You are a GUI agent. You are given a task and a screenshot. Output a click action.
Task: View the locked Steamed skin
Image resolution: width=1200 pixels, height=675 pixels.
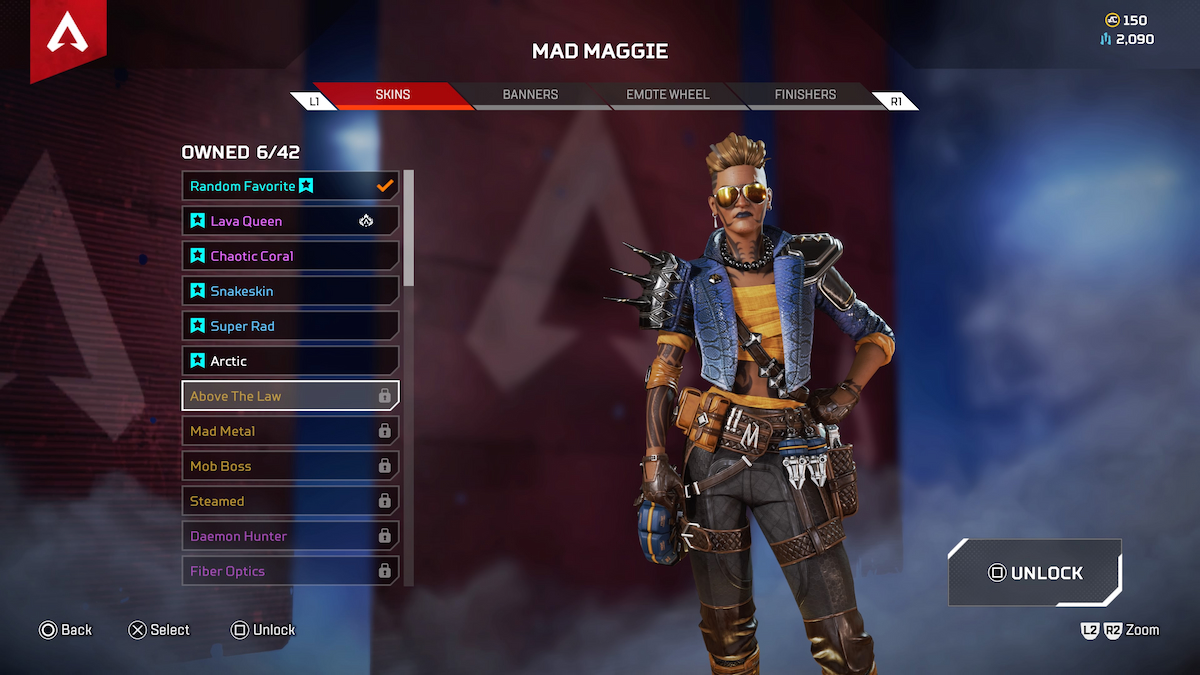point(290,501)
